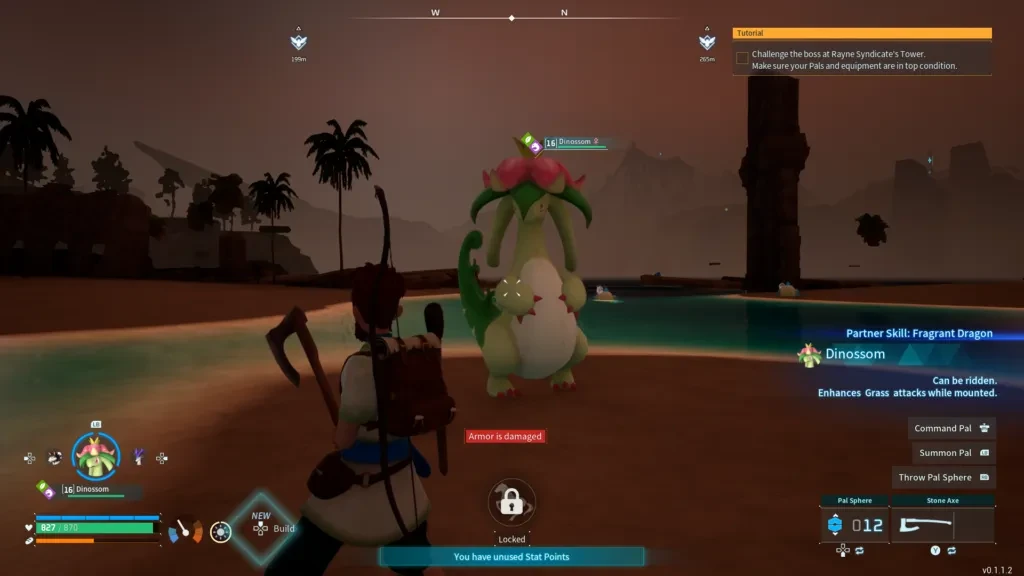The height and width of the screenshot is (576, 1024).
Task: Tick the tutorial objective checkbox
Action: (x=742, y=58)
